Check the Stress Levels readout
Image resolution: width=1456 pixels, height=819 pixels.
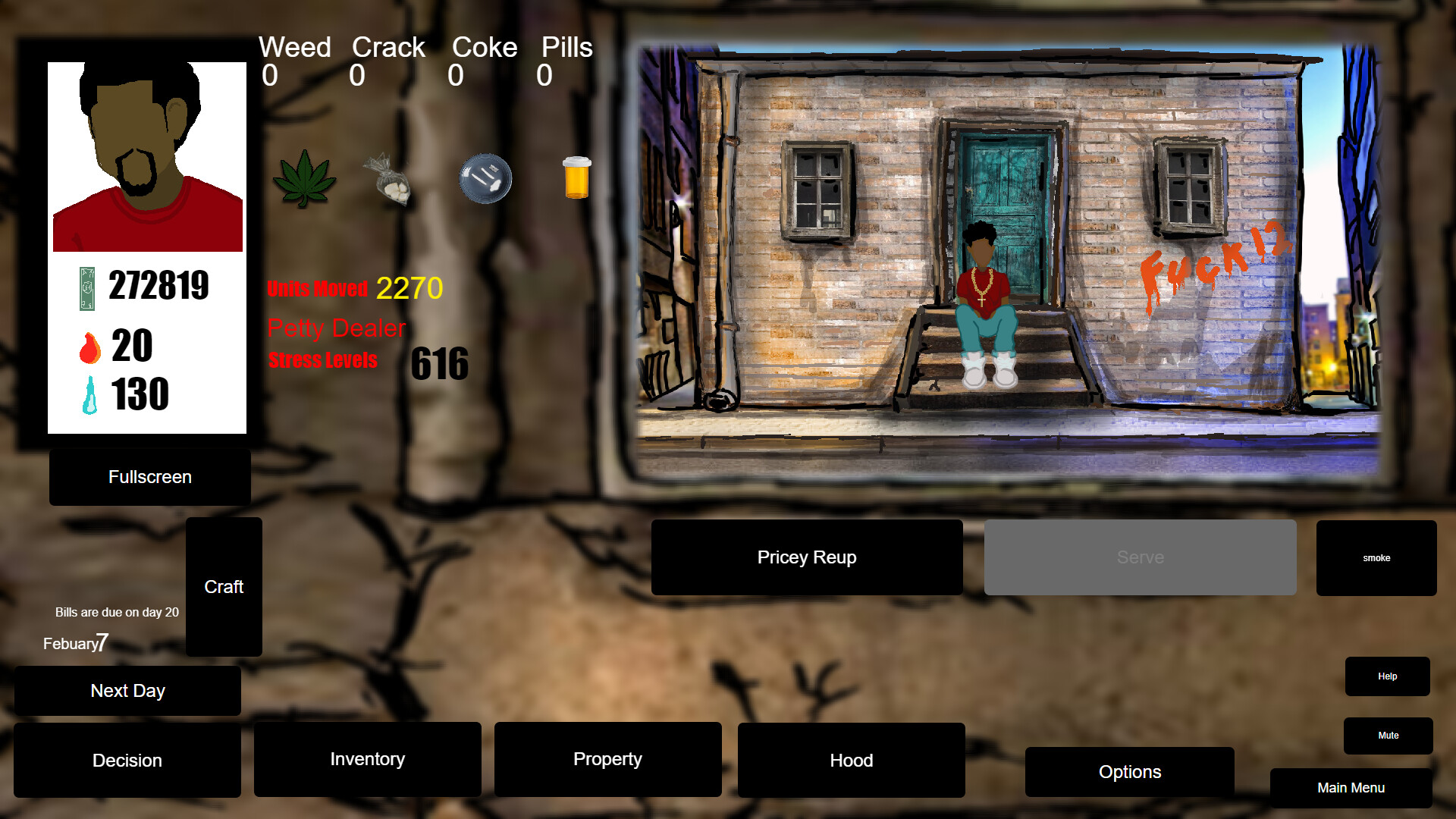(x=322, y=360)
